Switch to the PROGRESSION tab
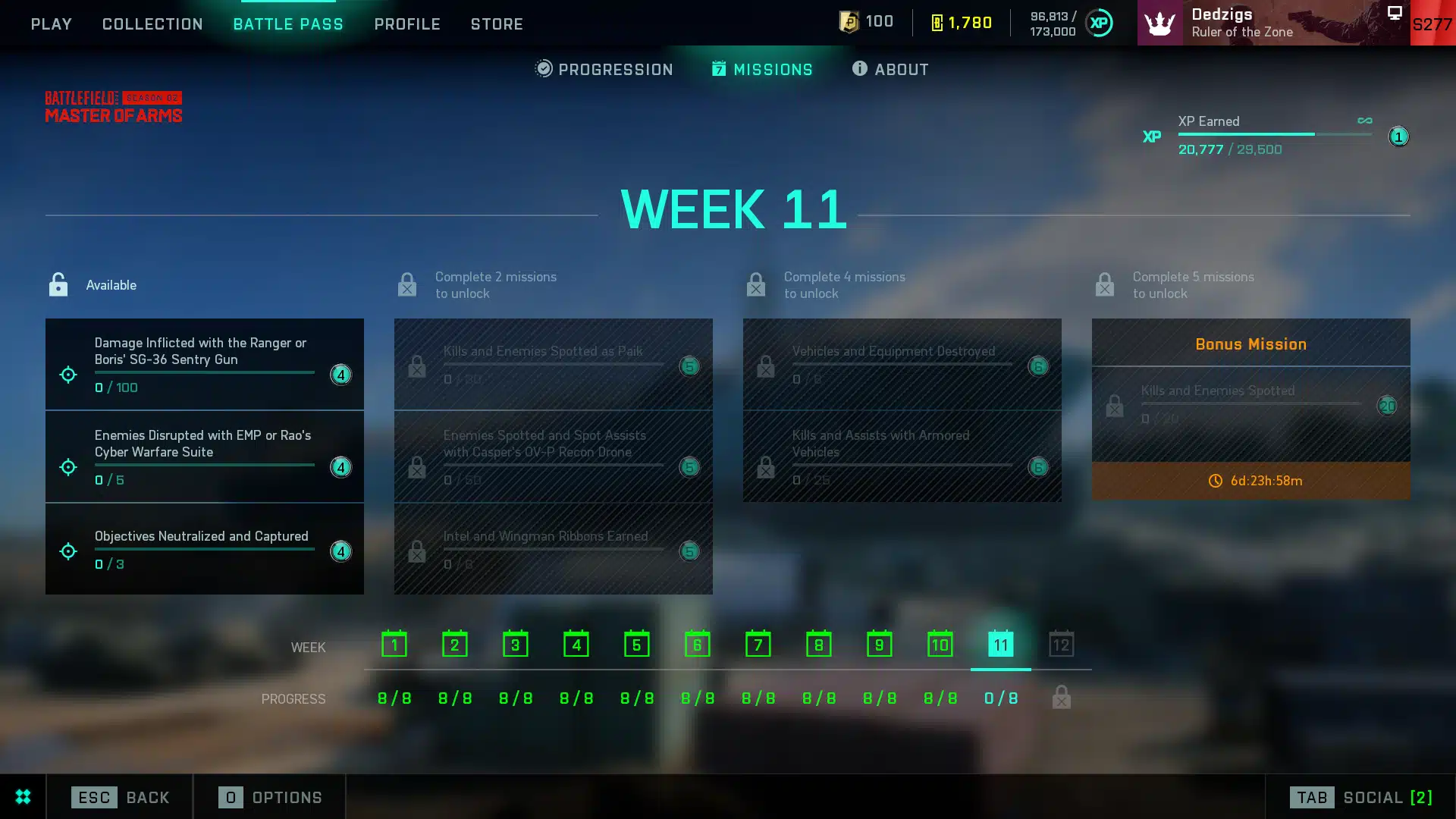Screen dimensions: 1456x819 point(603,69)
